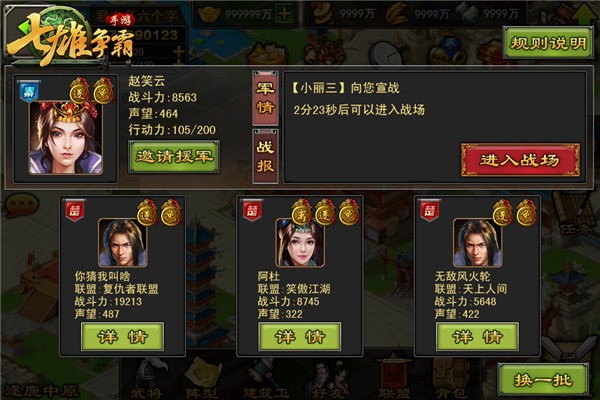The image size is (600, 400).
Task: Enter the battlefield with 进入战场
Action: click(520, 159)
